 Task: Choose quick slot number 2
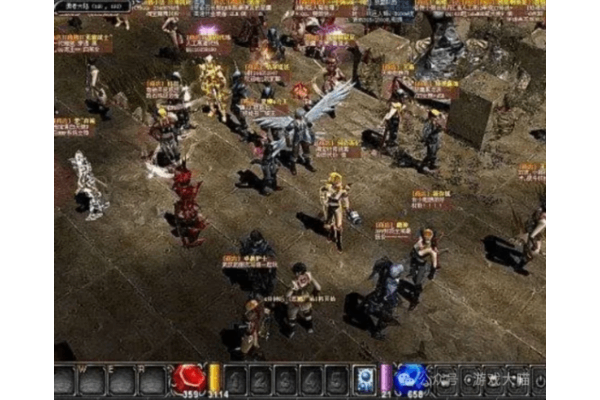262,380
